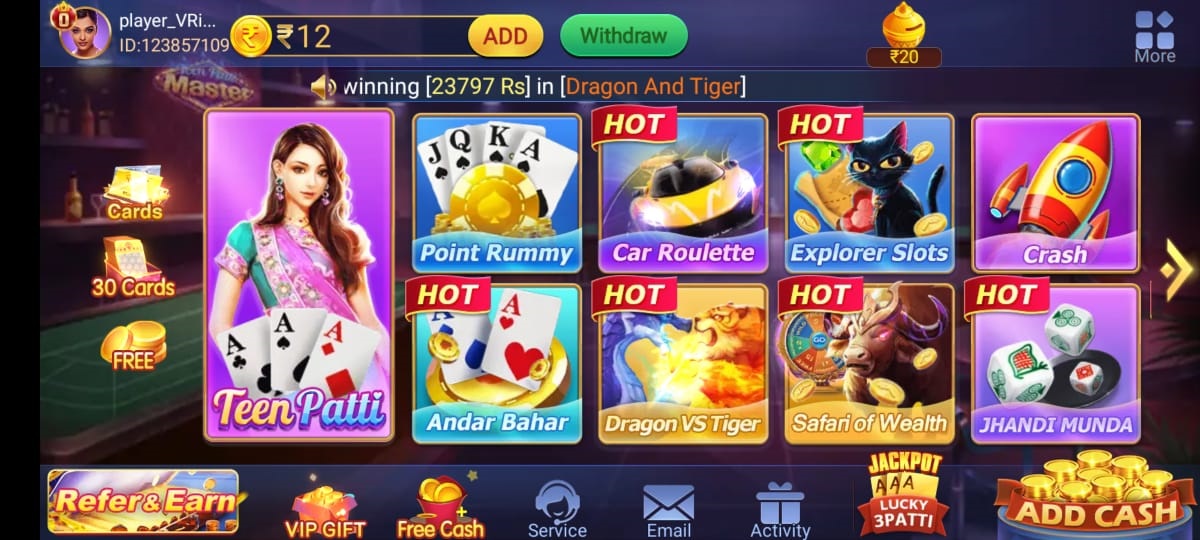Open the Free Cash reward
Screen dimensions: 1200x540
440,508
